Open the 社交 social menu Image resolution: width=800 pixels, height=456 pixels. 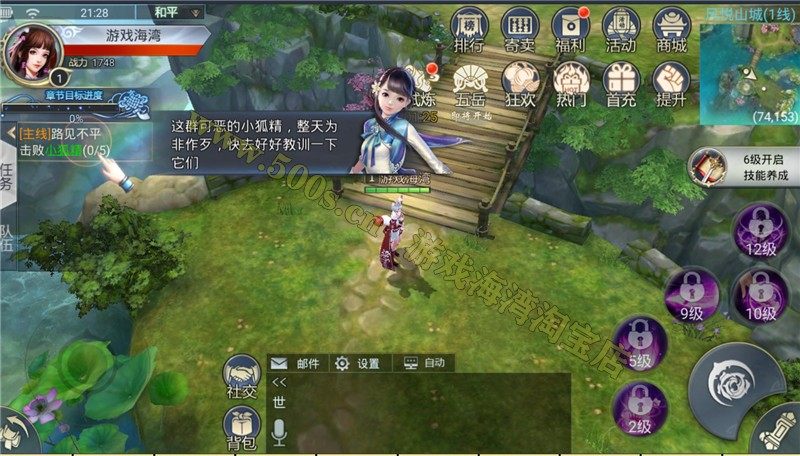[242, 378]
